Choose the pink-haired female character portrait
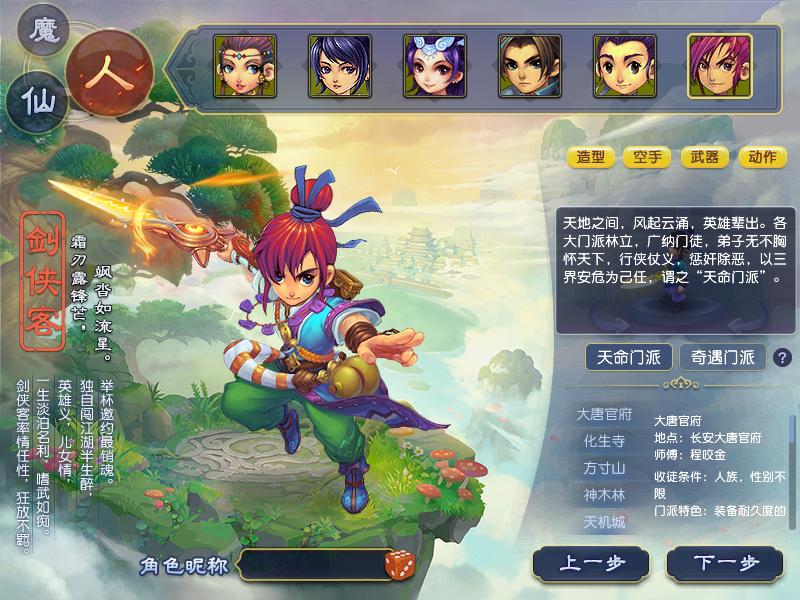800x600 pixels. click(x=243, y=66)
